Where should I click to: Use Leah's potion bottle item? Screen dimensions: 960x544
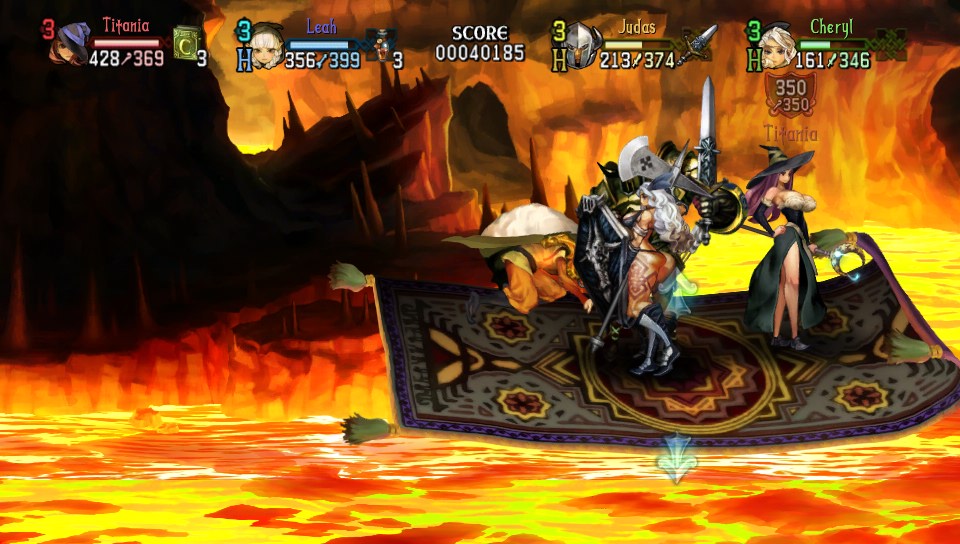(380, 46)
